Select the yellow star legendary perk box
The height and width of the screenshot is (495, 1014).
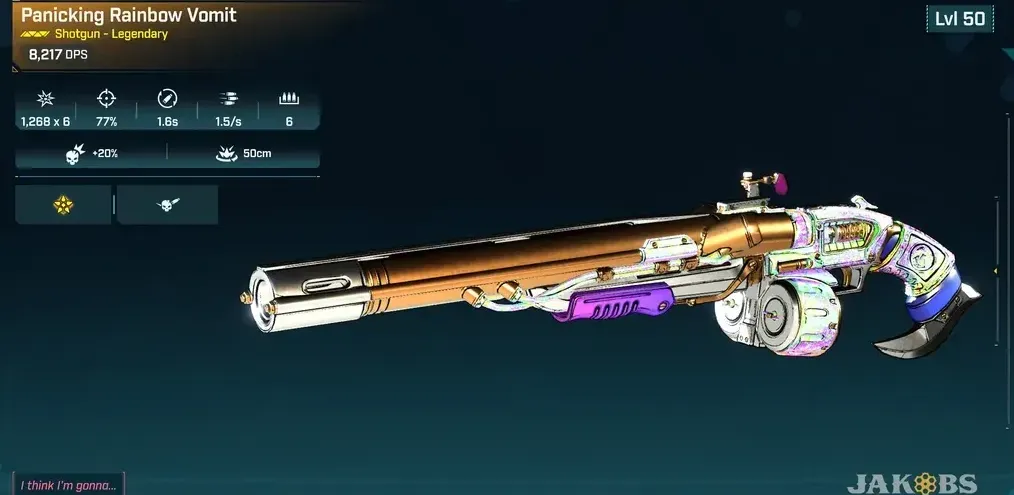(x=63, y=205)
